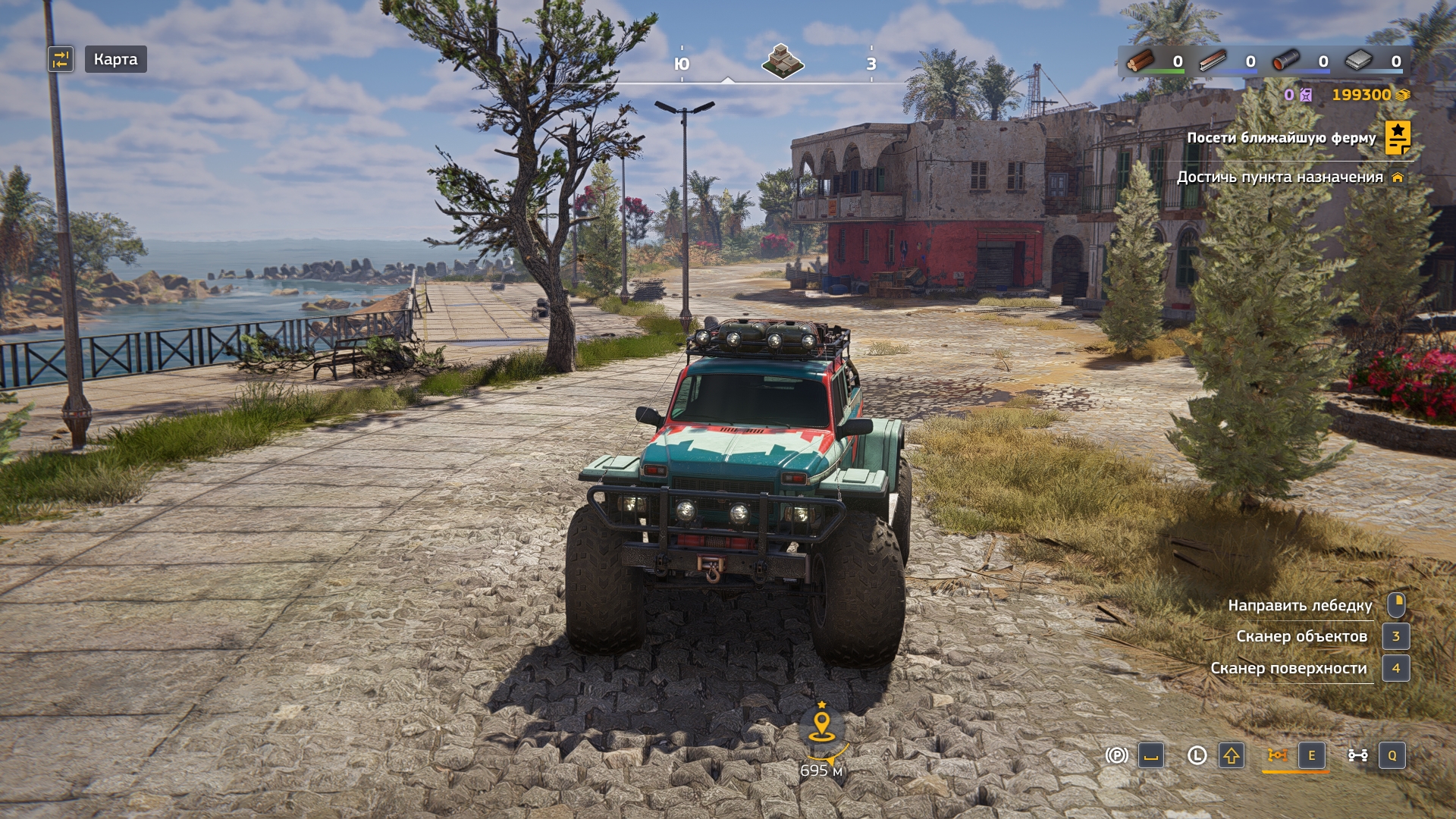
Task: Select the objective "Достичь пункта назначения"
Action: pos(1279,177)
